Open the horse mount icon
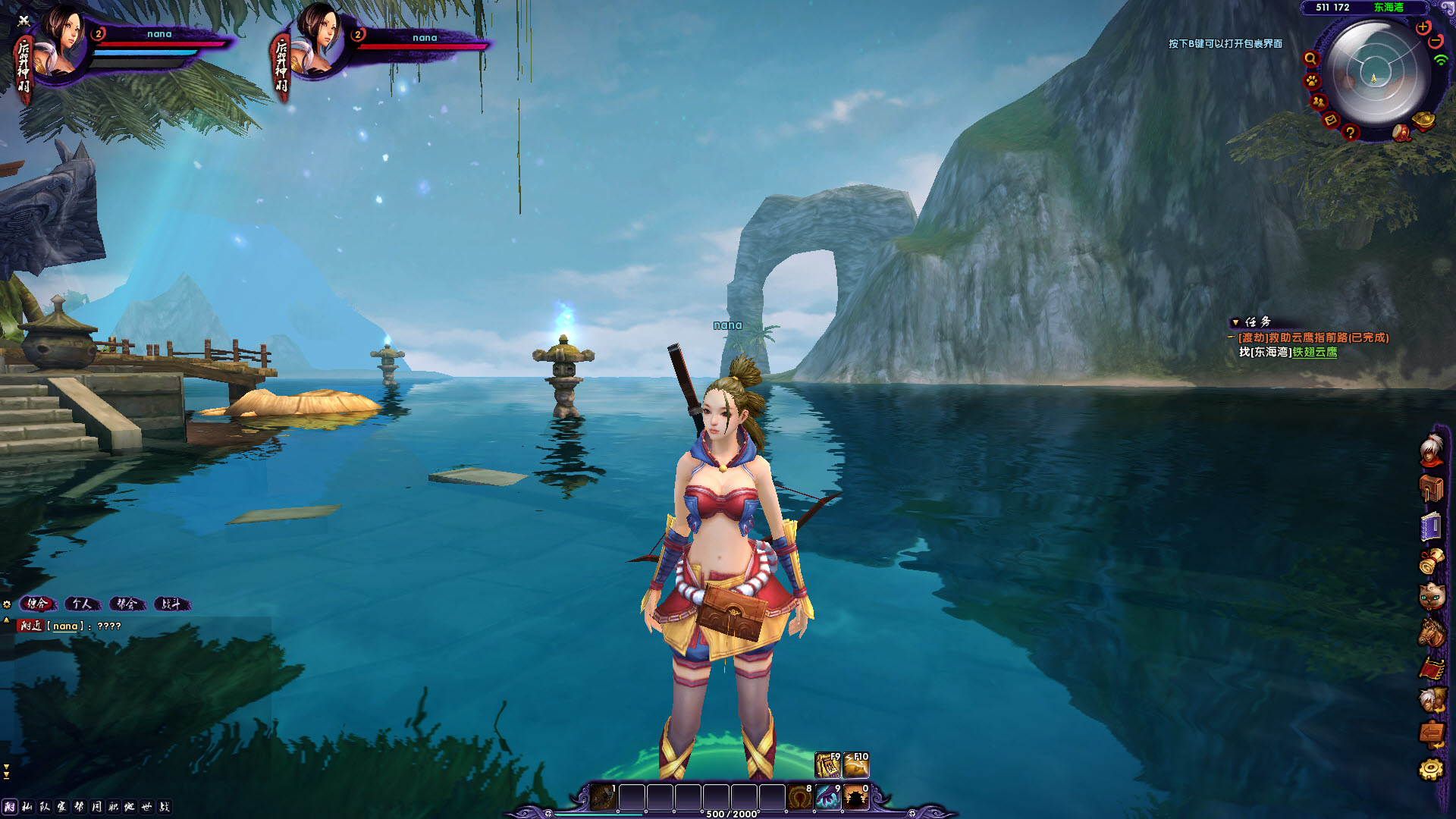Image resolution: width=1456 pixels, height=819 pixels. [x=1432, y=632]
